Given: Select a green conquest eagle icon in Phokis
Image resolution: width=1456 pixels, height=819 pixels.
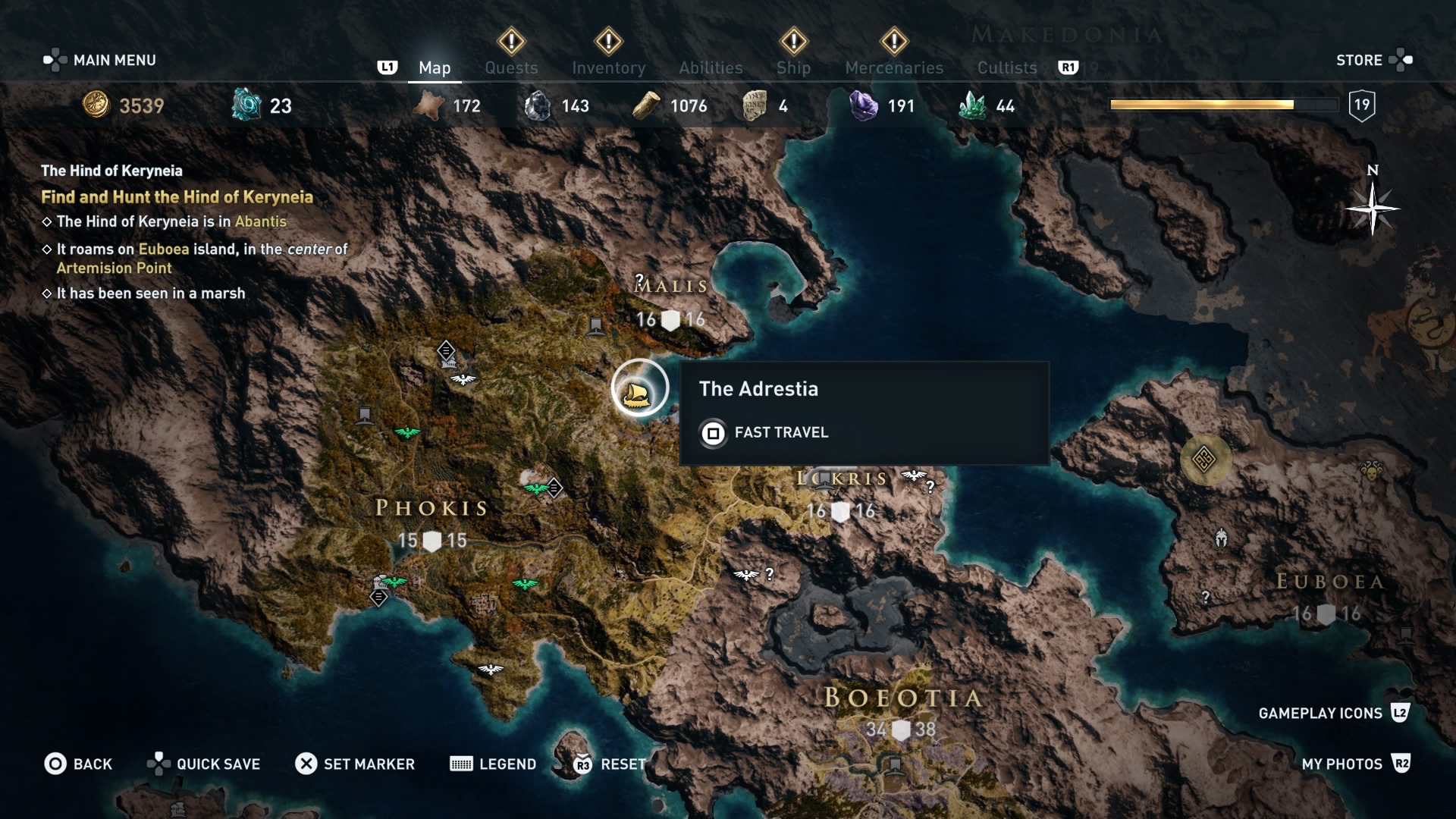Looking at the screenshot, I should click(x=407, y=432).
